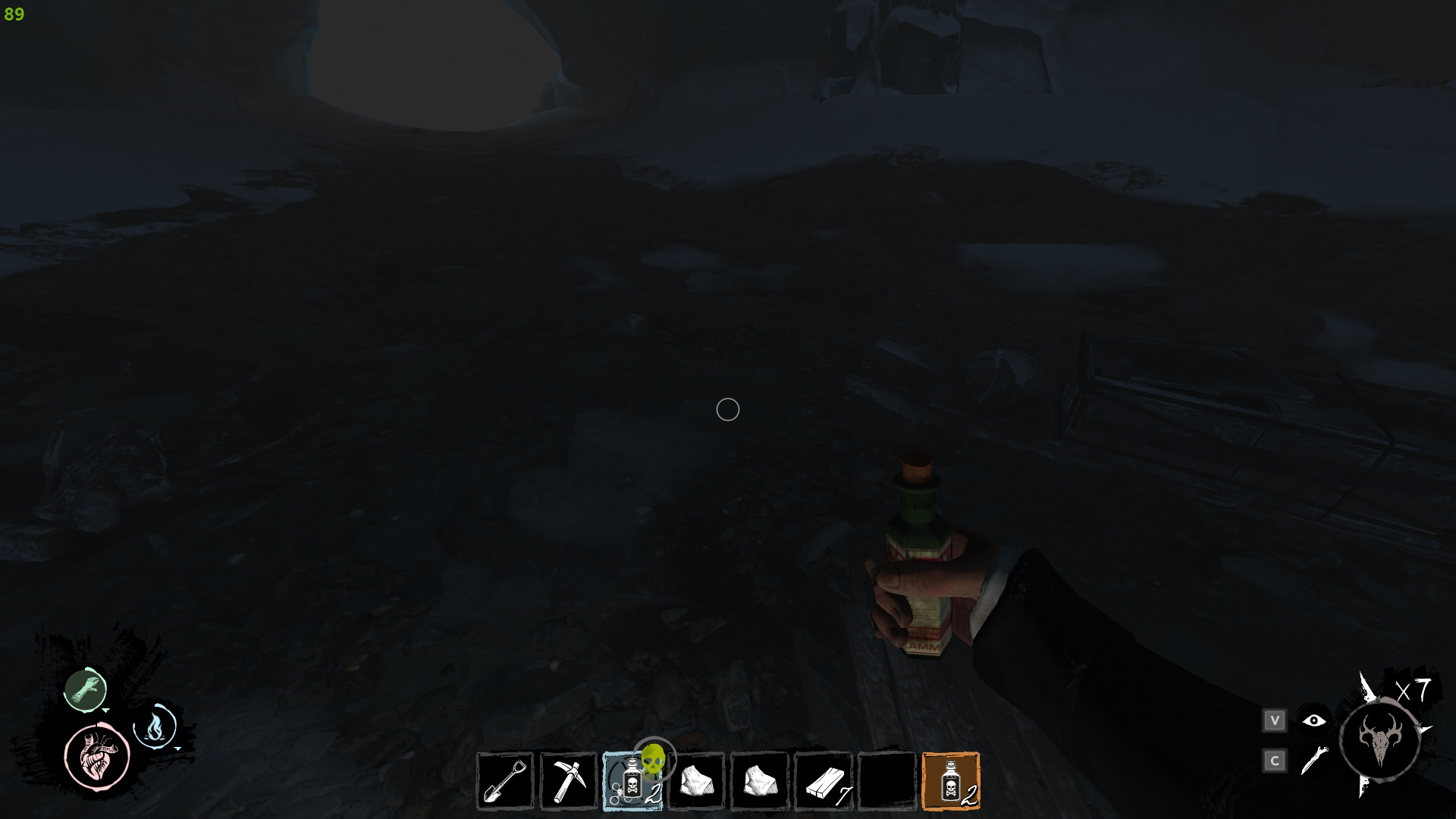Select the wooden planks slot

coord(823,781)
